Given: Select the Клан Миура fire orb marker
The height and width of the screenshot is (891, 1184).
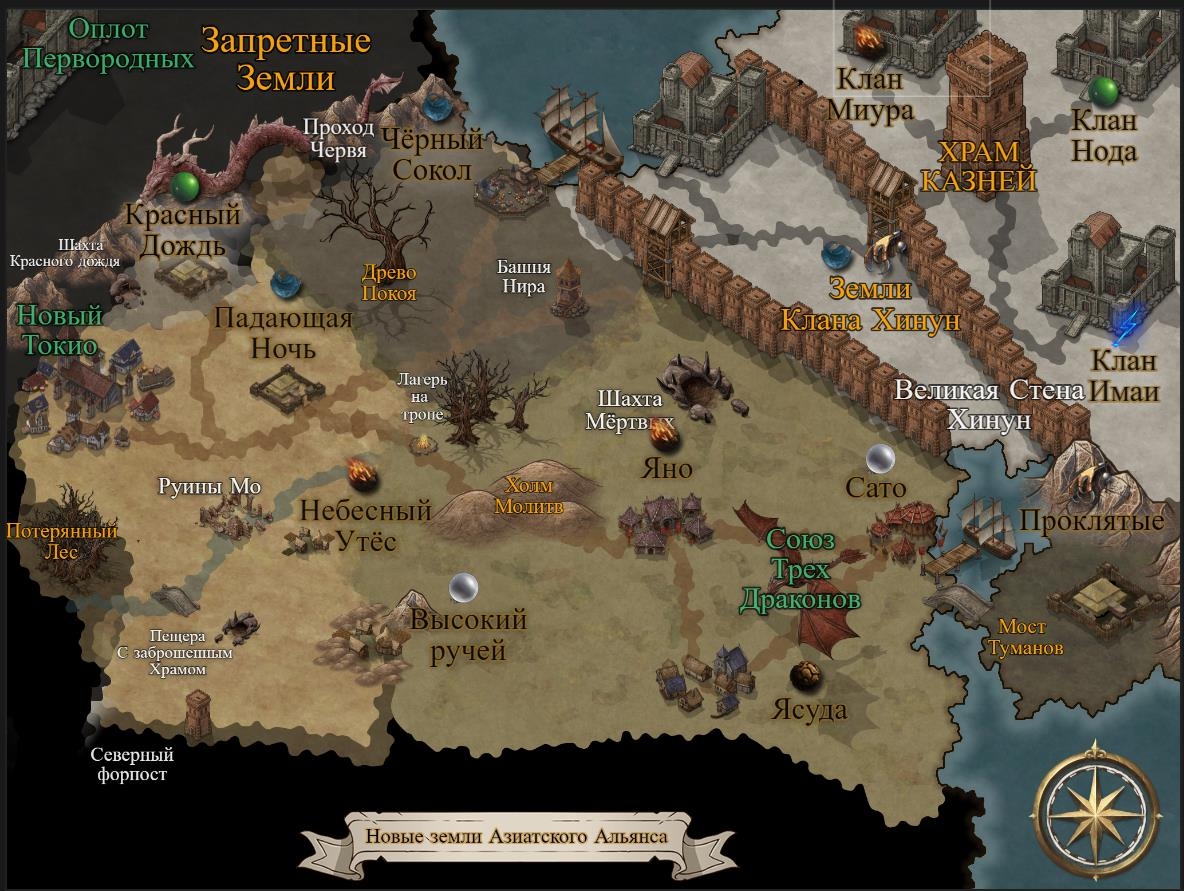Looking at the screenshot, I should [x=866, y=40].
